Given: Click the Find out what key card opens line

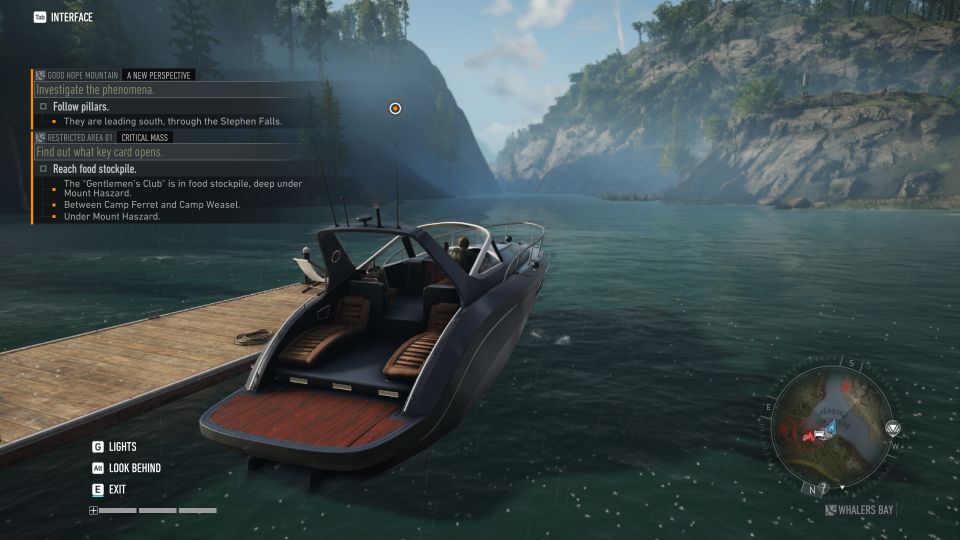Looking at the screenshot, I should [x=99, y=152].
